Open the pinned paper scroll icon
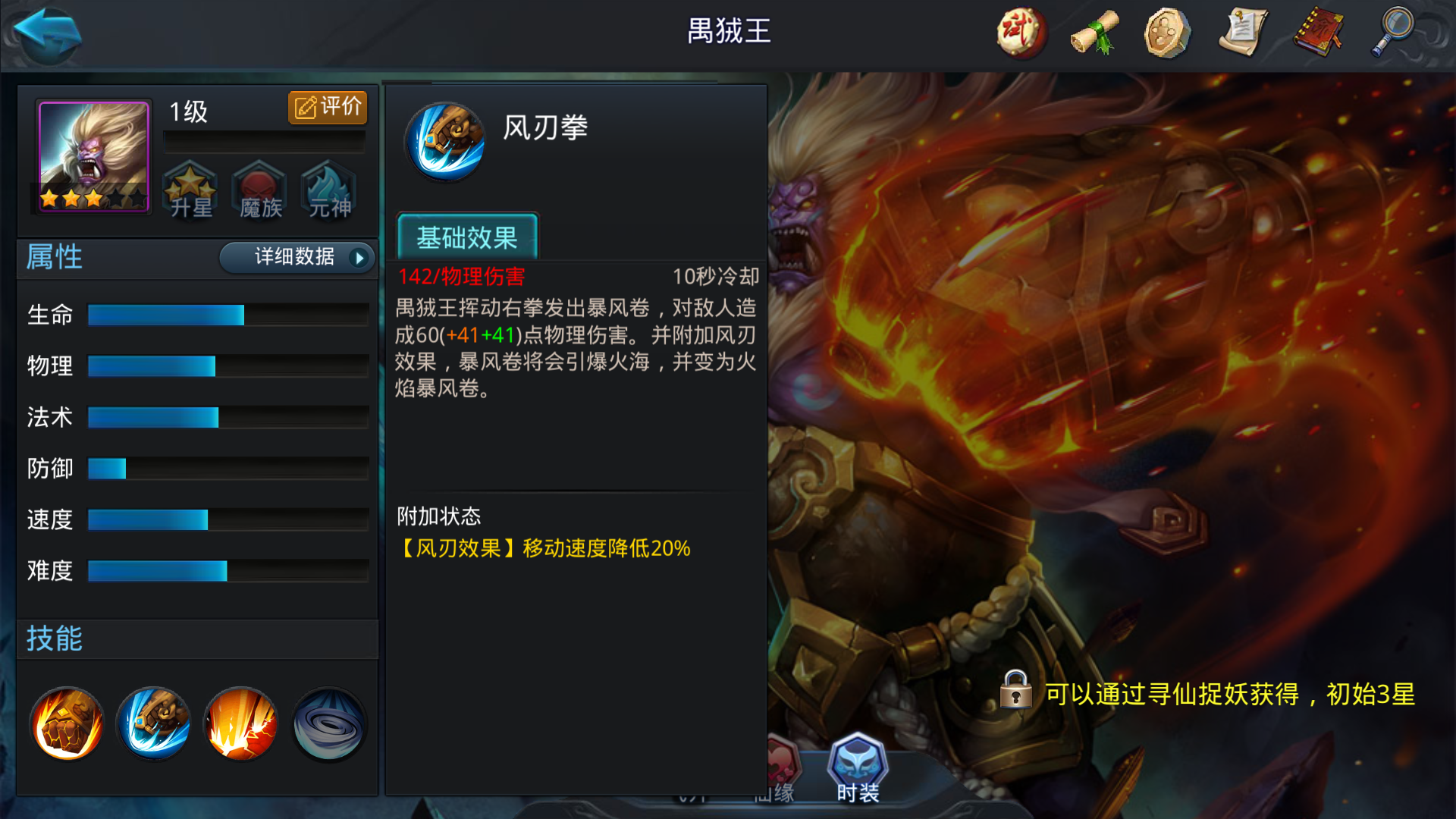The image size is (1456, 819). tap(1241, 34)
